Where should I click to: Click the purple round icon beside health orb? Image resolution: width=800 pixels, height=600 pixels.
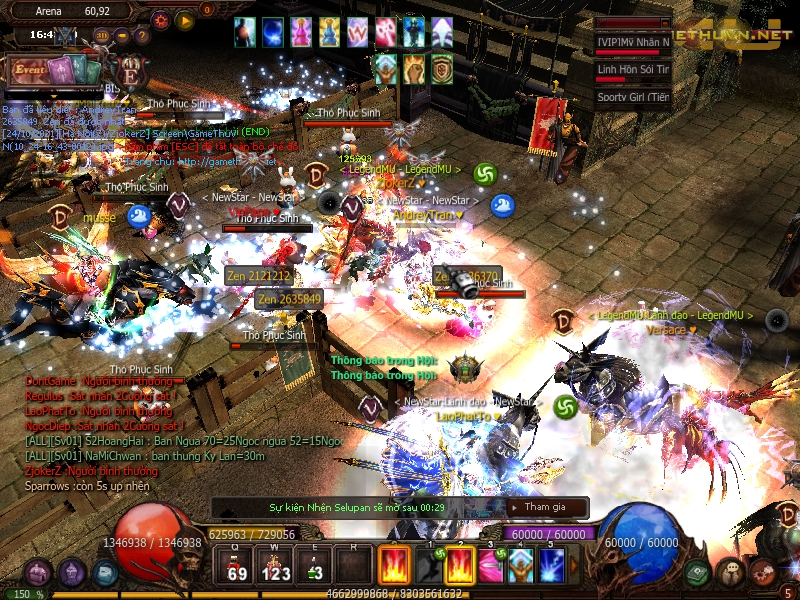click(x=70, y=572)
